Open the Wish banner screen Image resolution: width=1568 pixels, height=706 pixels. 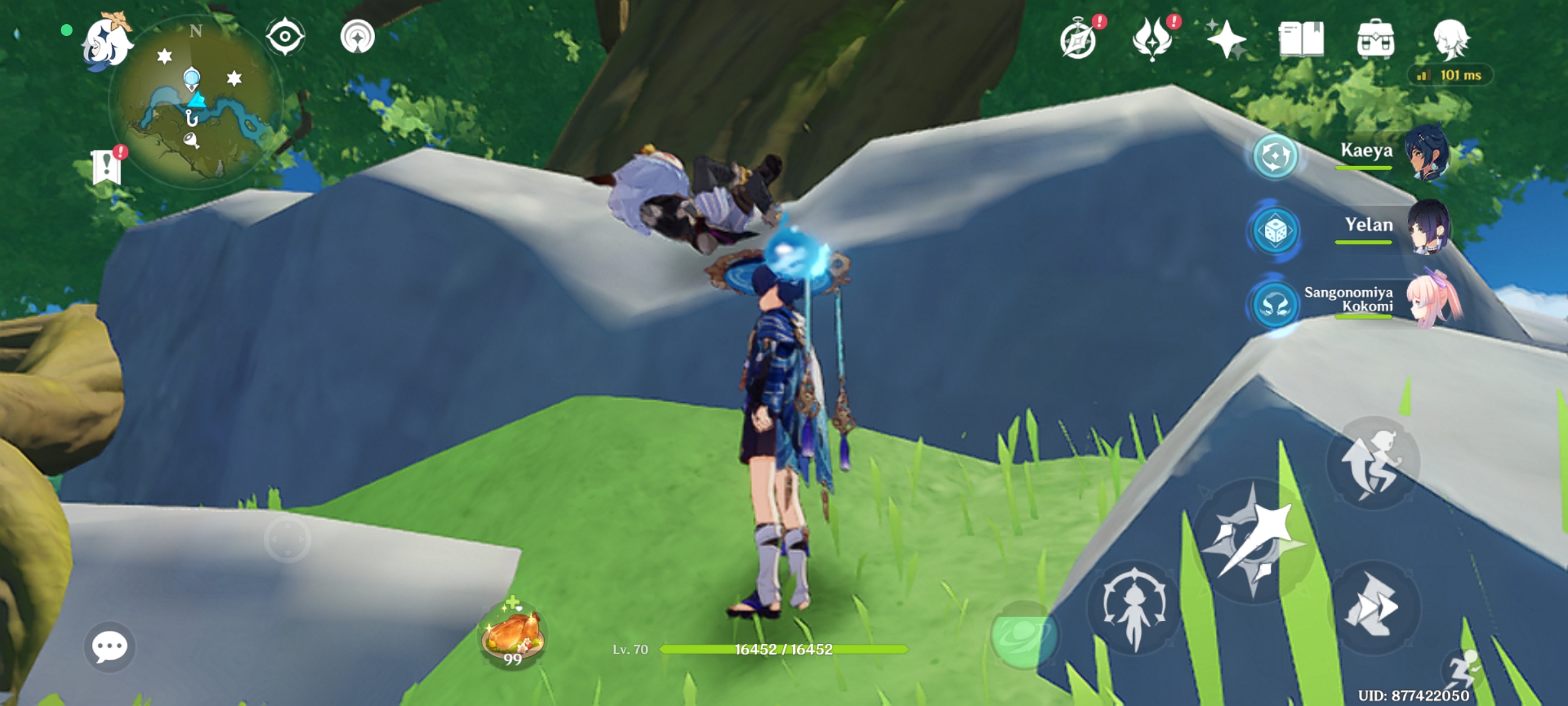coord(1227,41)
